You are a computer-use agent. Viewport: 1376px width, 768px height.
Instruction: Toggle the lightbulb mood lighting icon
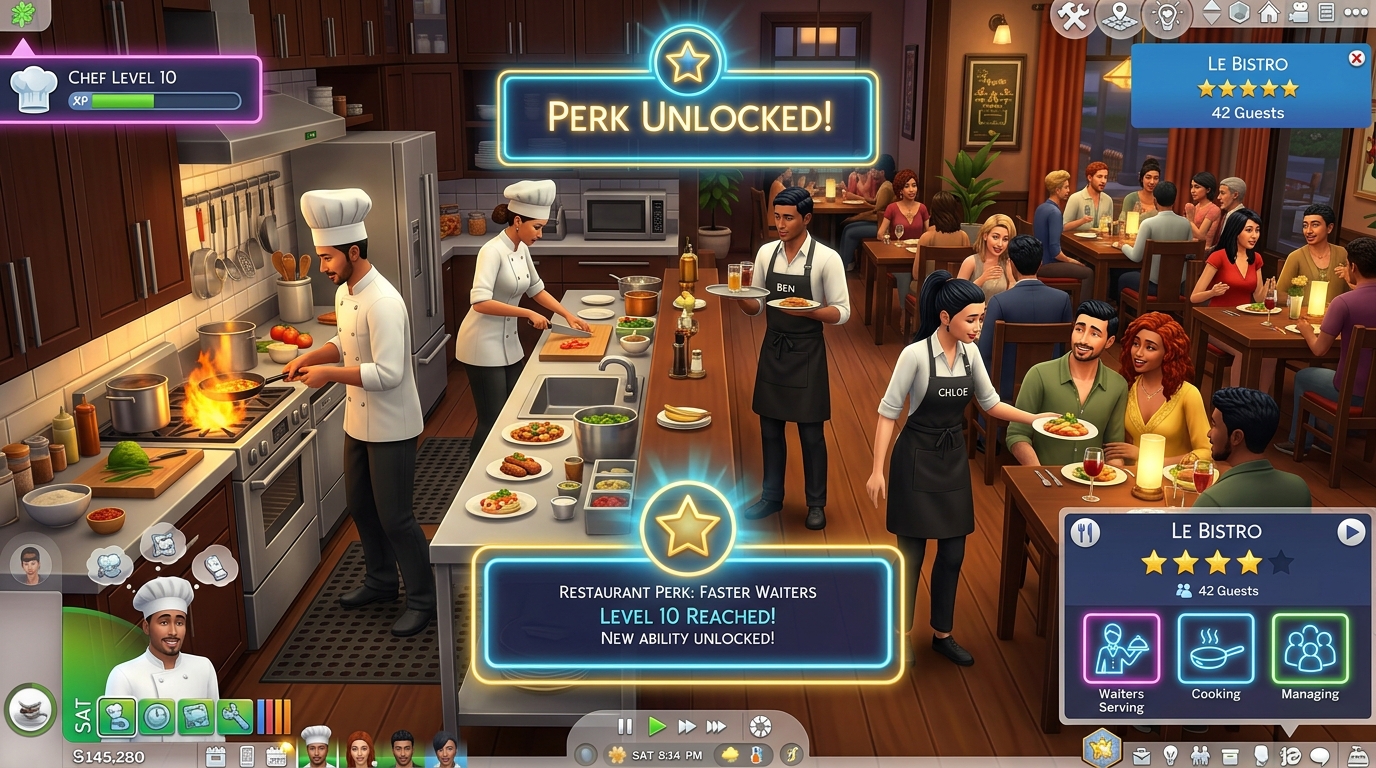1168,13
